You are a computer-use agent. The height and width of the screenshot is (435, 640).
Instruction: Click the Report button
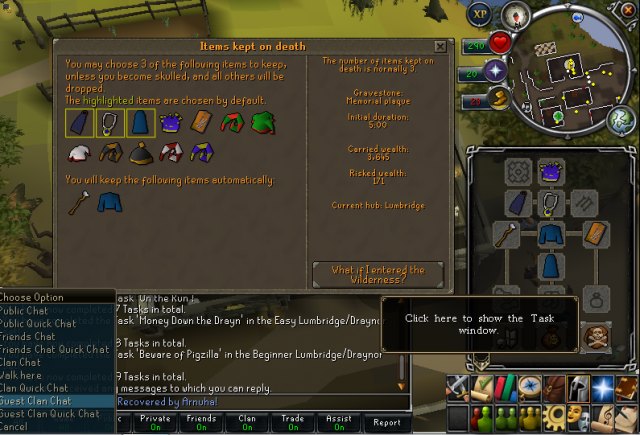coord(386,421)
